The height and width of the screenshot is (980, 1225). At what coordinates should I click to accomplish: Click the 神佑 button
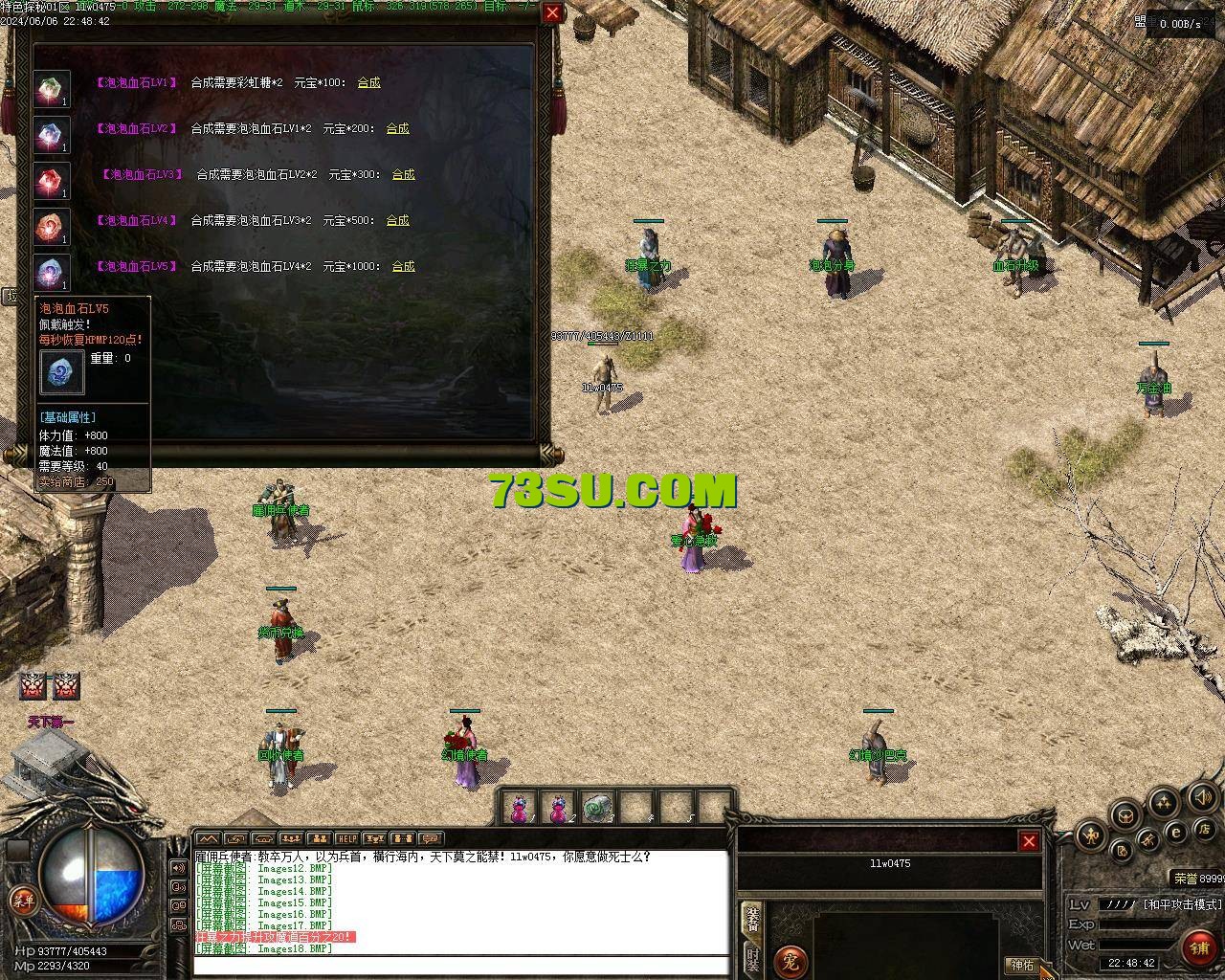[1022, 965]
